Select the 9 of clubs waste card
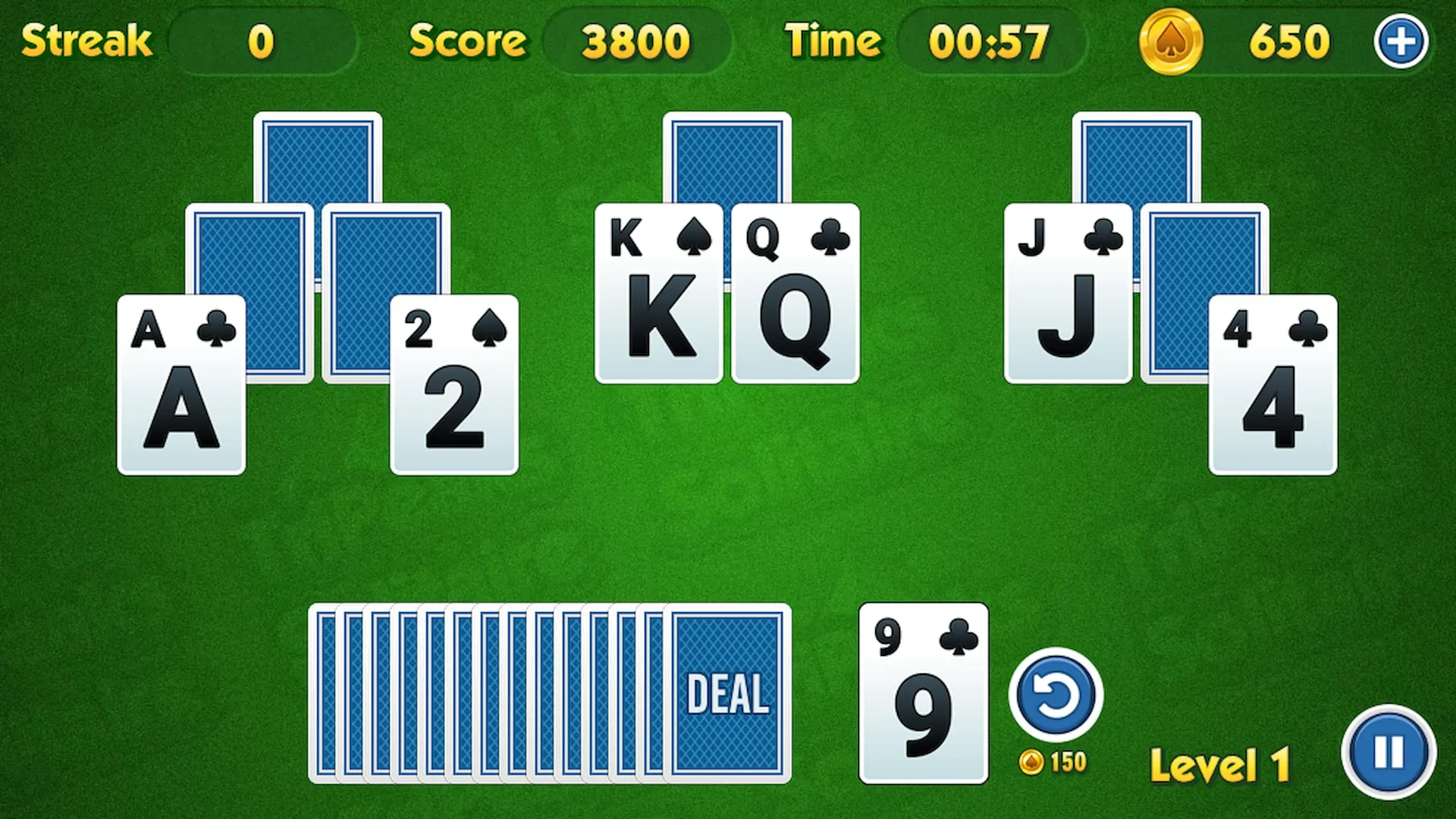The width and height of the screenshot is (1456, 819). click(924, 694)
